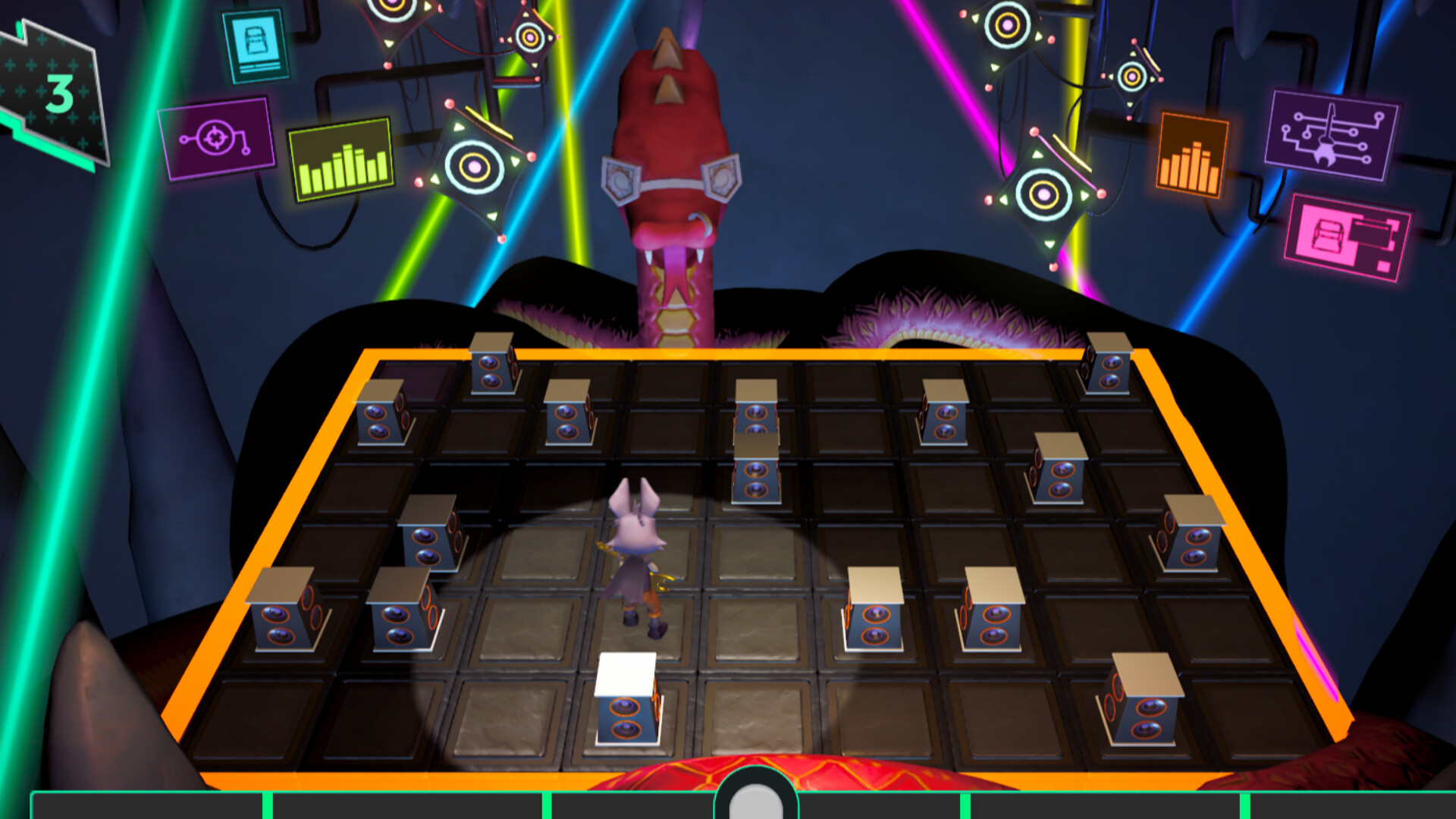Screen dimensions: 1456x819
Task: Click the circular knob on the bottom progress bar
Action: click(755, 800)
